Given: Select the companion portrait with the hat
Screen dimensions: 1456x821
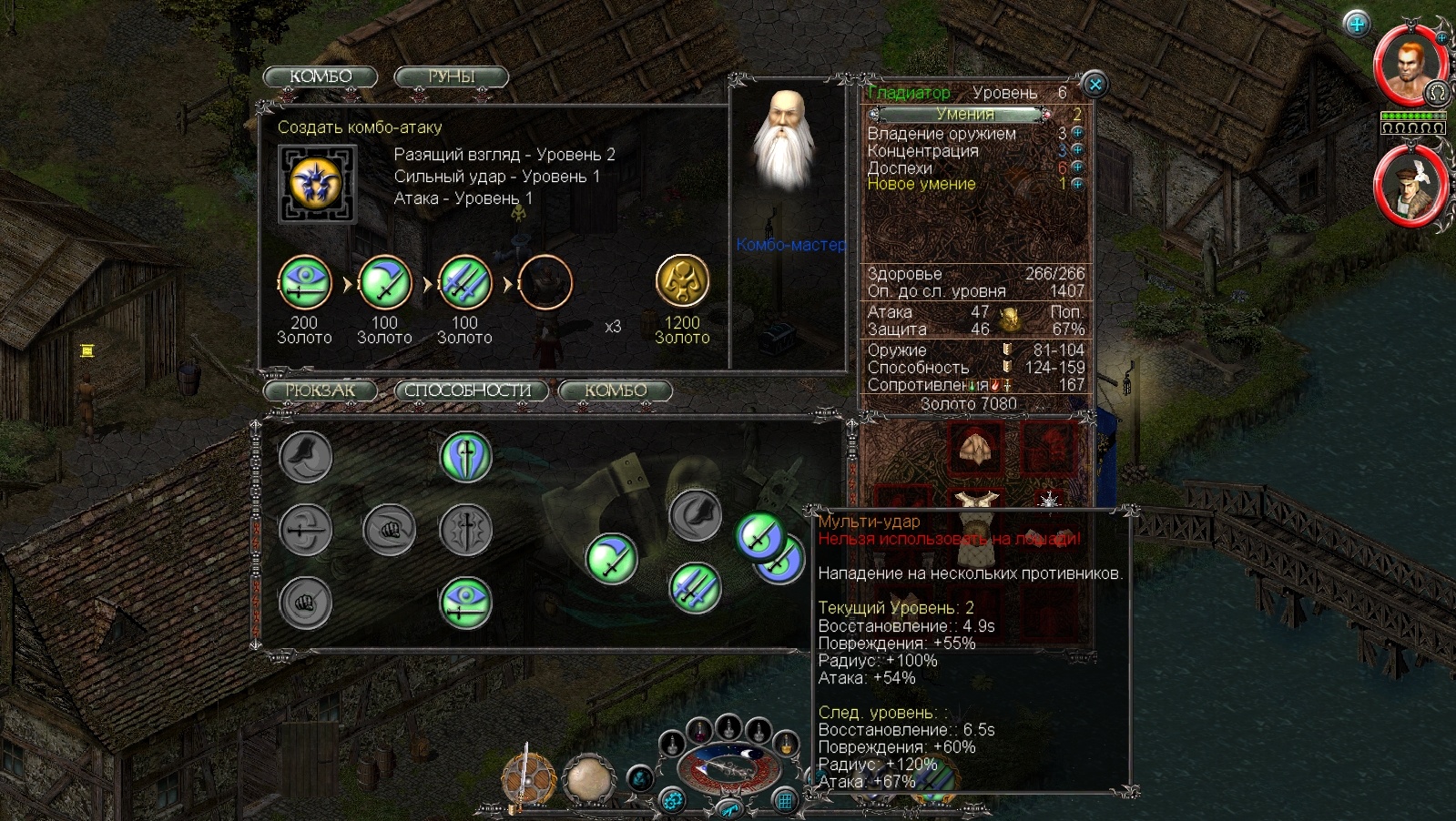Looking at the screenshot, I should coord(1409,186).
